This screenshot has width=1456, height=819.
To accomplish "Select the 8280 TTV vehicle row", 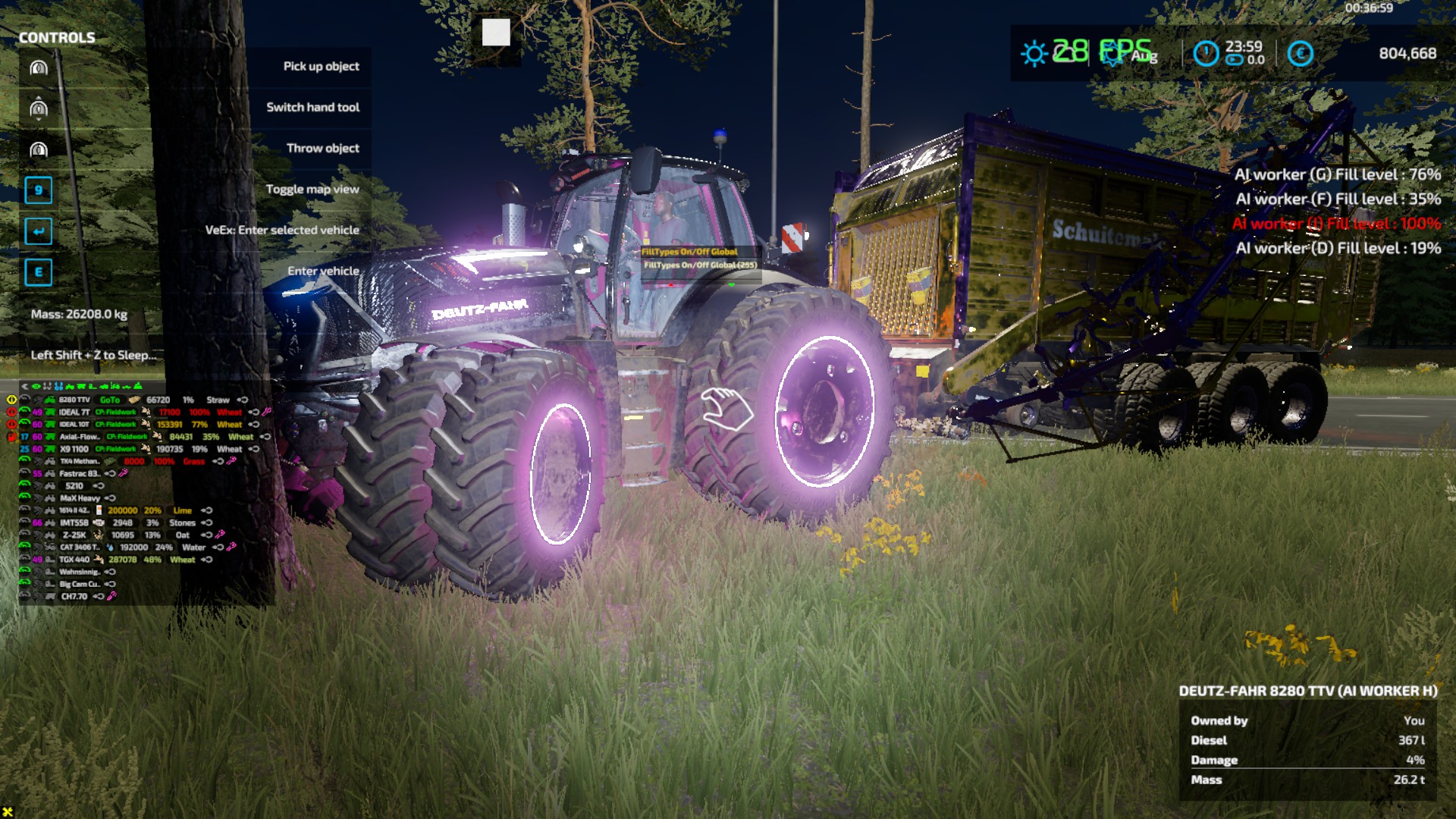I will 74,400.
